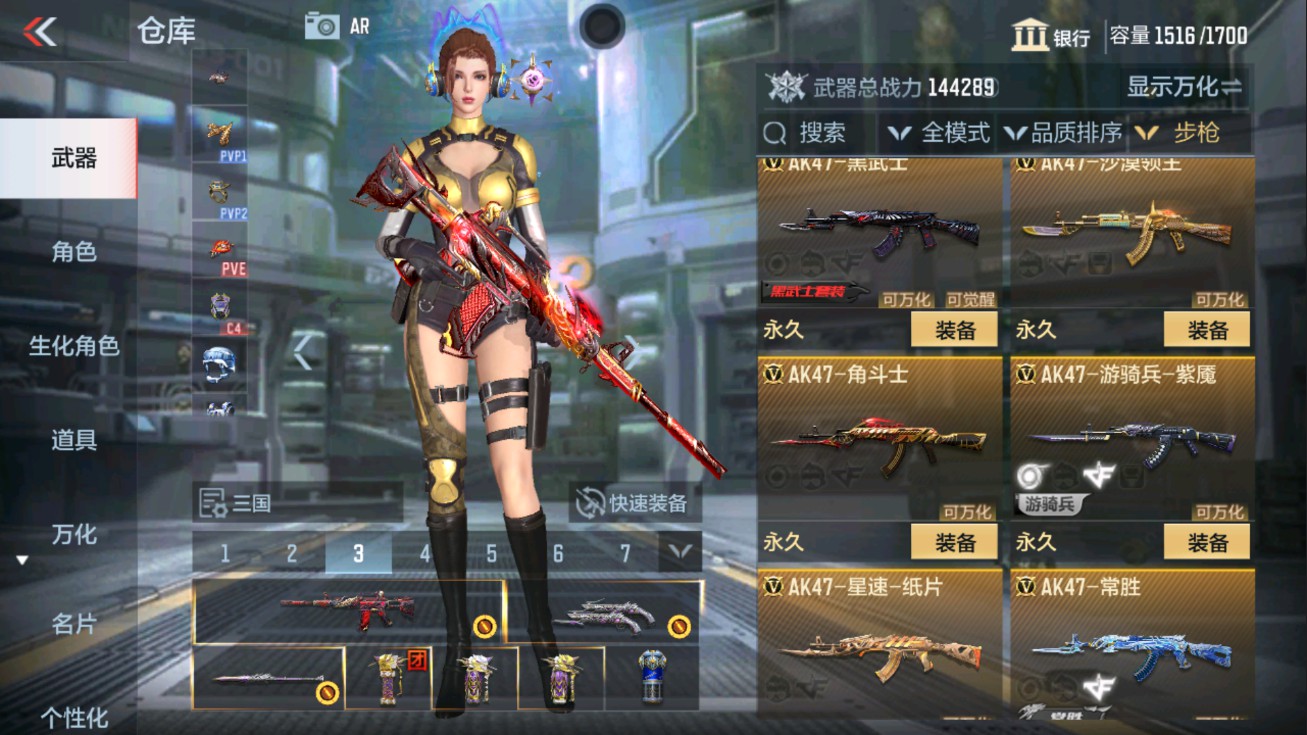Toggle the 显示万化 display switch
Screen dimensions: 1307x735
coord(1185,89)
